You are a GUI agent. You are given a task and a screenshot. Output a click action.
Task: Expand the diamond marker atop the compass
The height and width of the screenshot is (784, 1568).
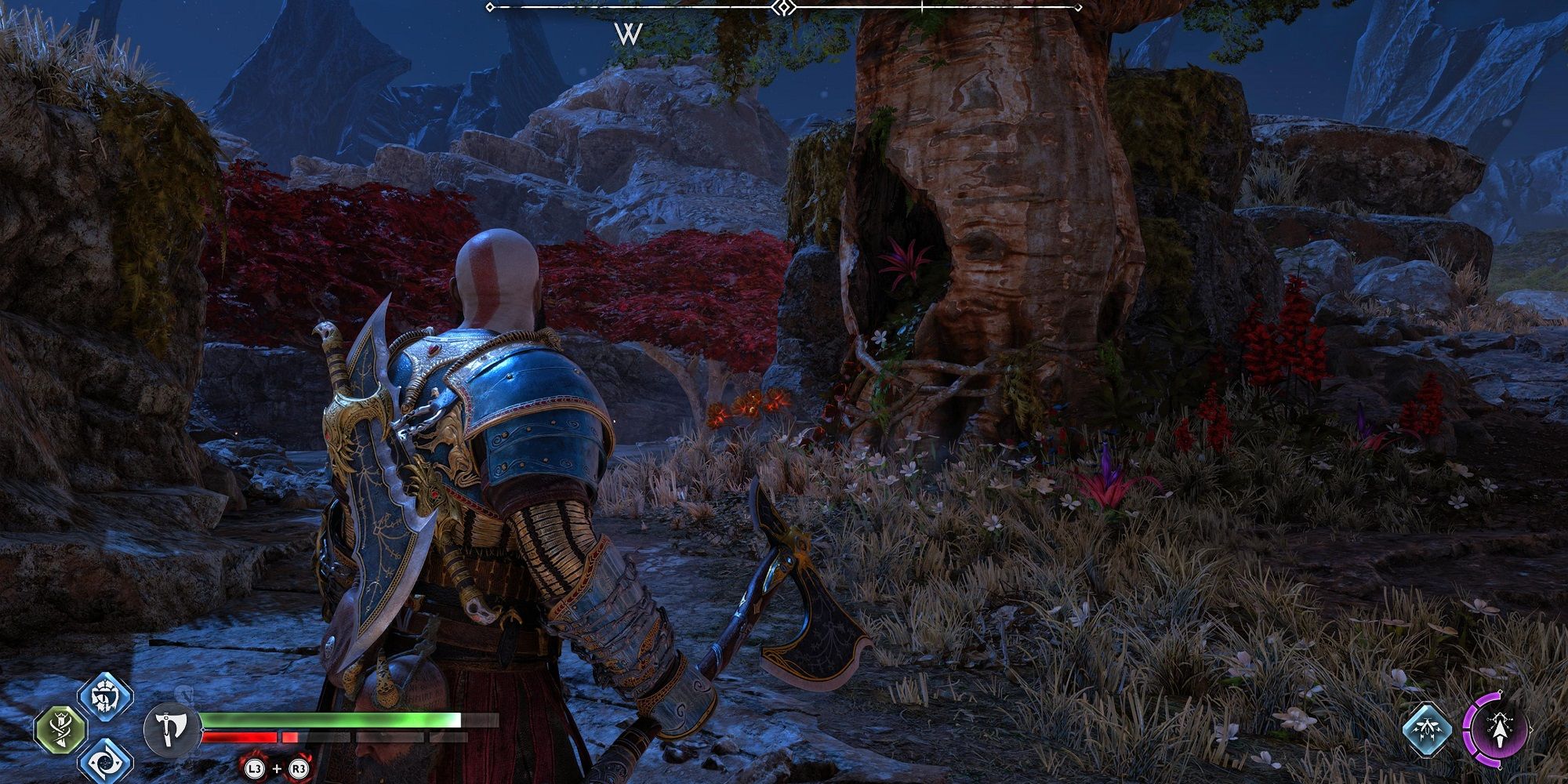783,8
